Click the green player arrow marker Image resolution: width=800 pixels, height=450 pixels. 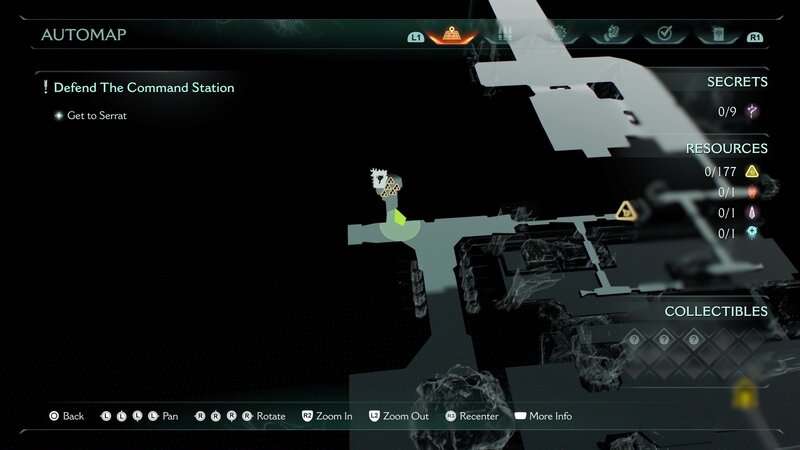pos(399,216)
